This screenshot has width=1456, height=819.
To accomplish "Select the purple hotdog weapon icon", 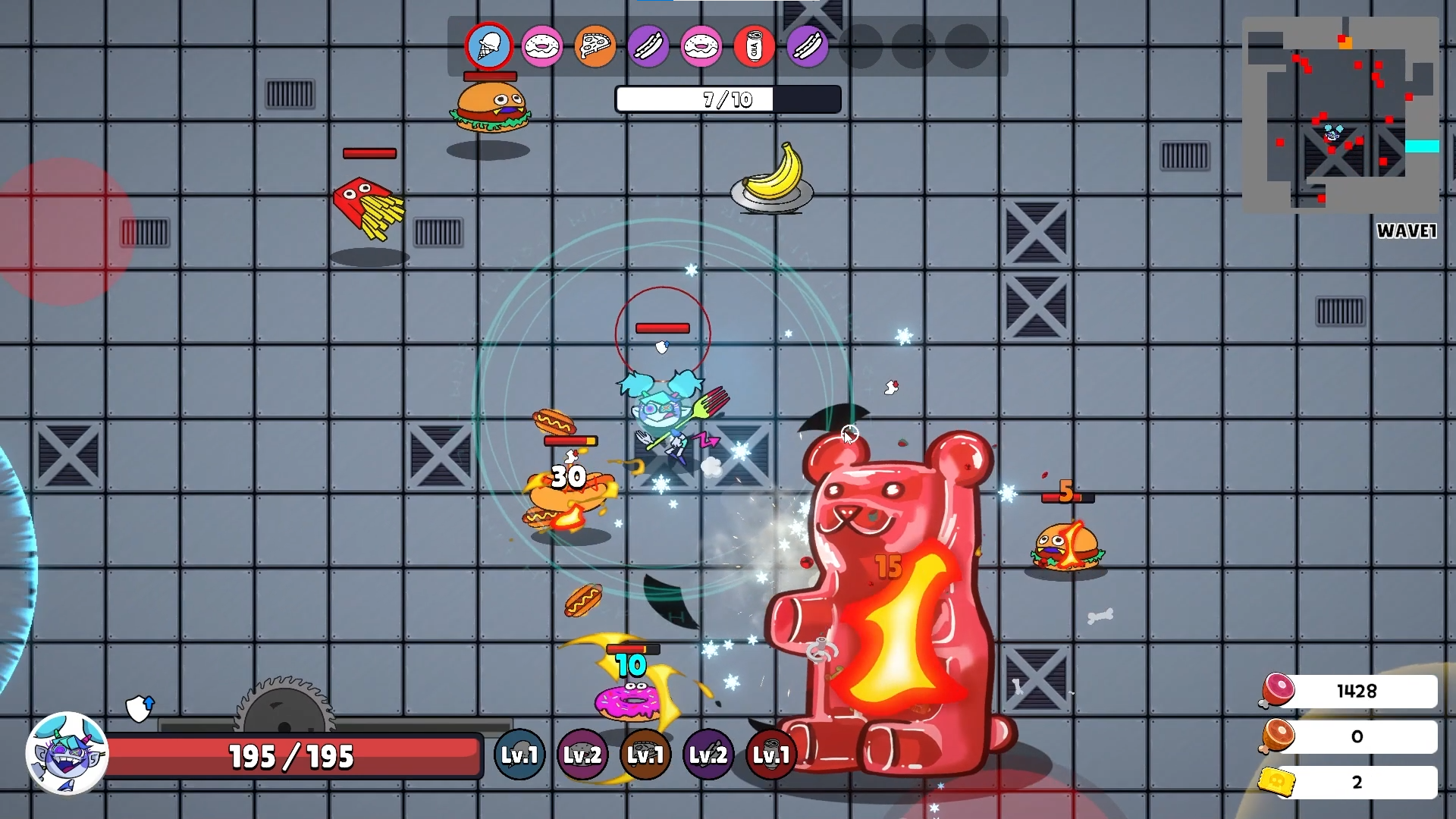I will tap(648, 46).
